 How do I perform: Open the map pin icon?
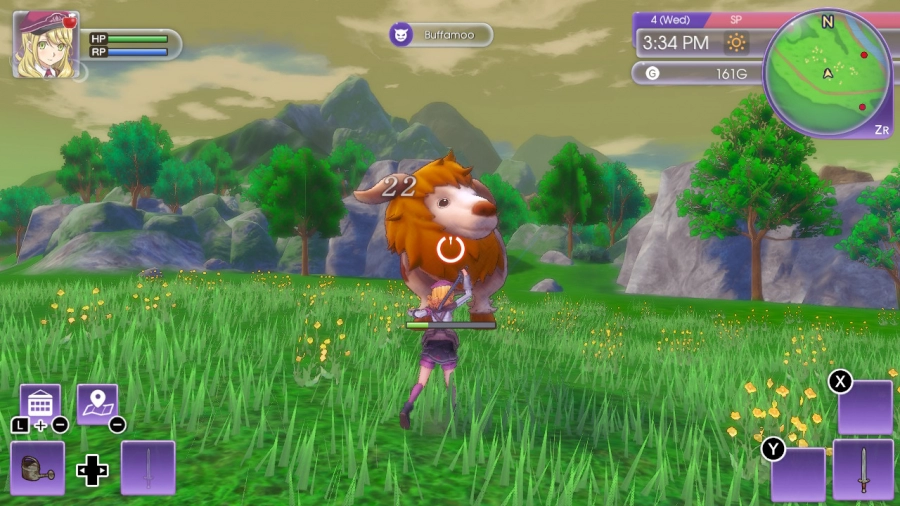[97, 404]
